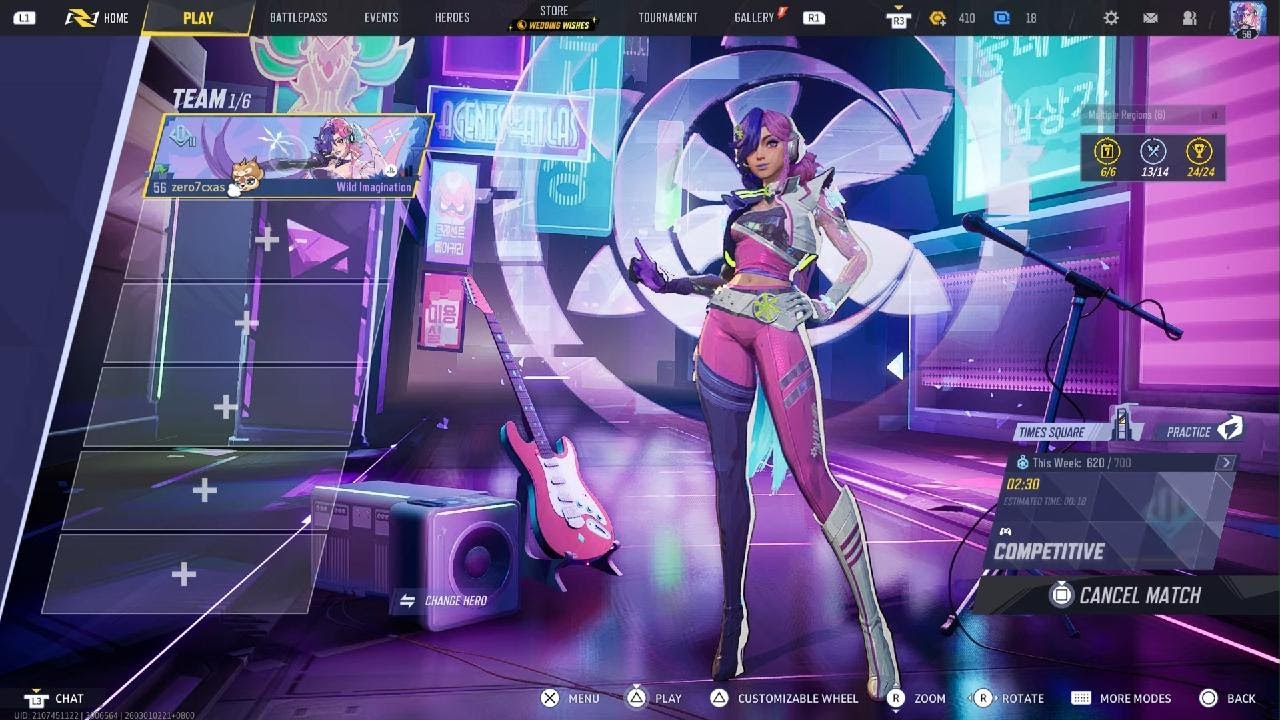The image size is (1280, 720).
Task: Add gold currency with the plus coin icon
Action: click(x=937, y=18)
